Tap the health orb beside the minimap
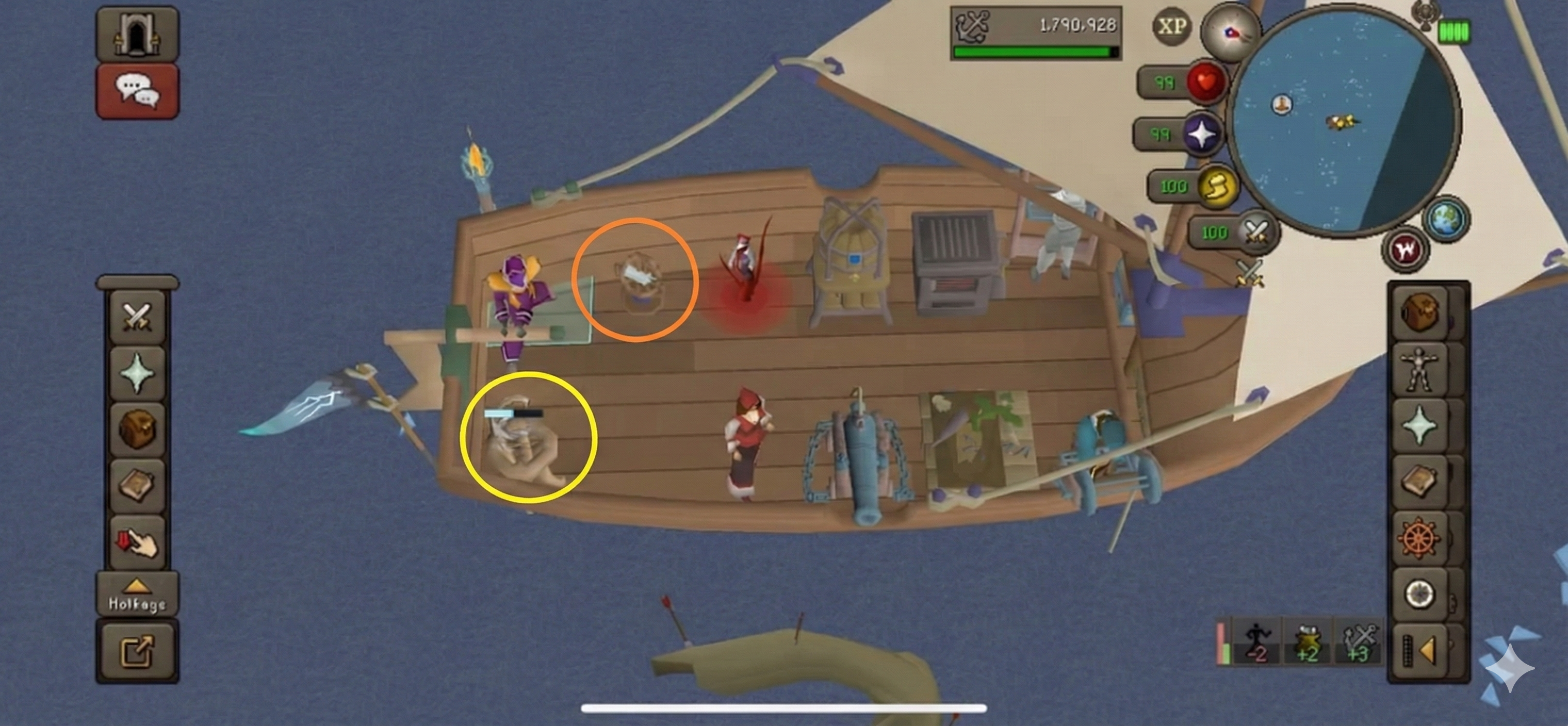1568x726 pixels. pyautogui.click(x=1207, y=81)
